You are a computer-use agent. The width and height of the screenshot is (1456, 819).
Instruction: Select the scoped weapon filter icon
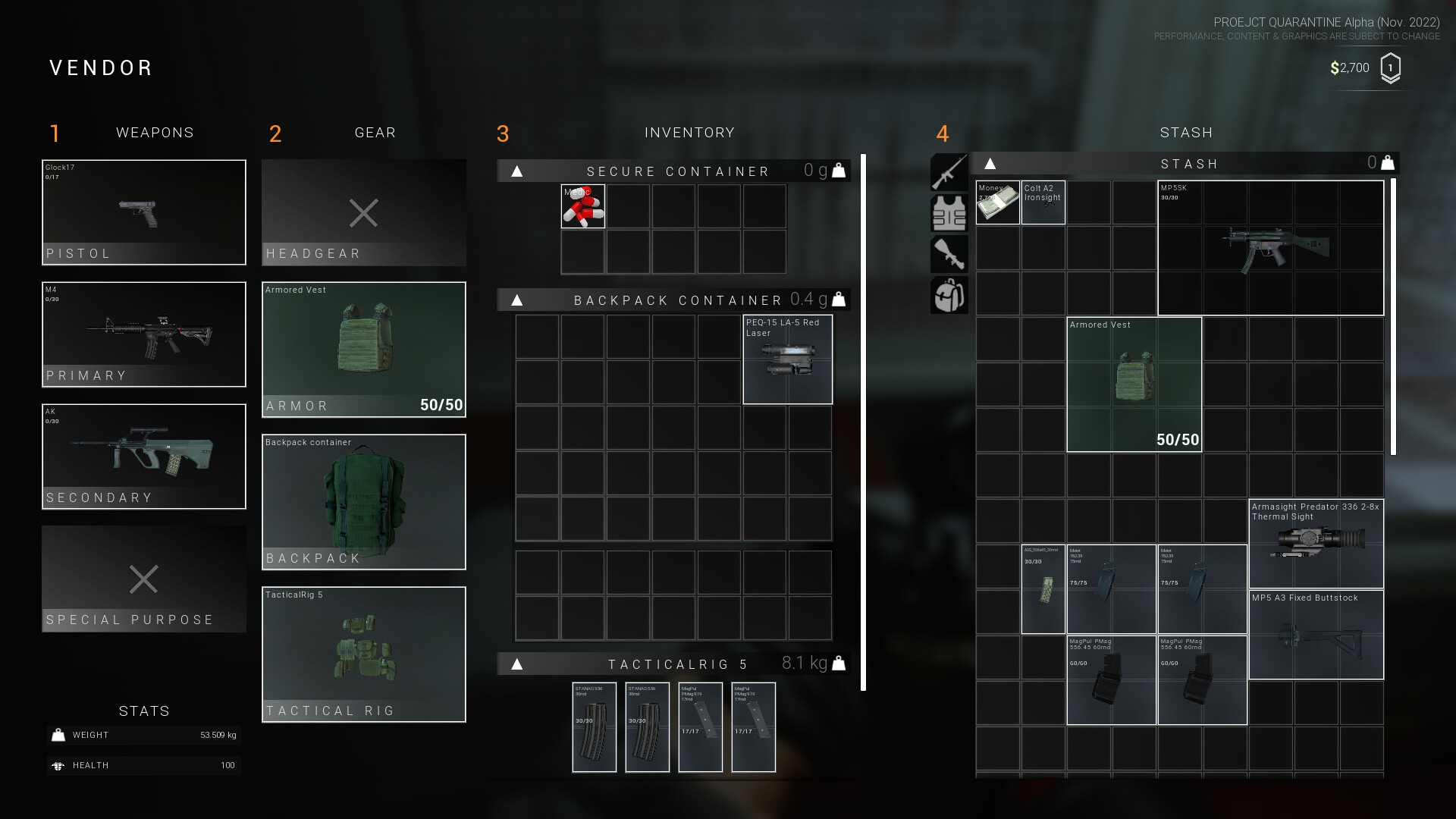tap(949, 254)
